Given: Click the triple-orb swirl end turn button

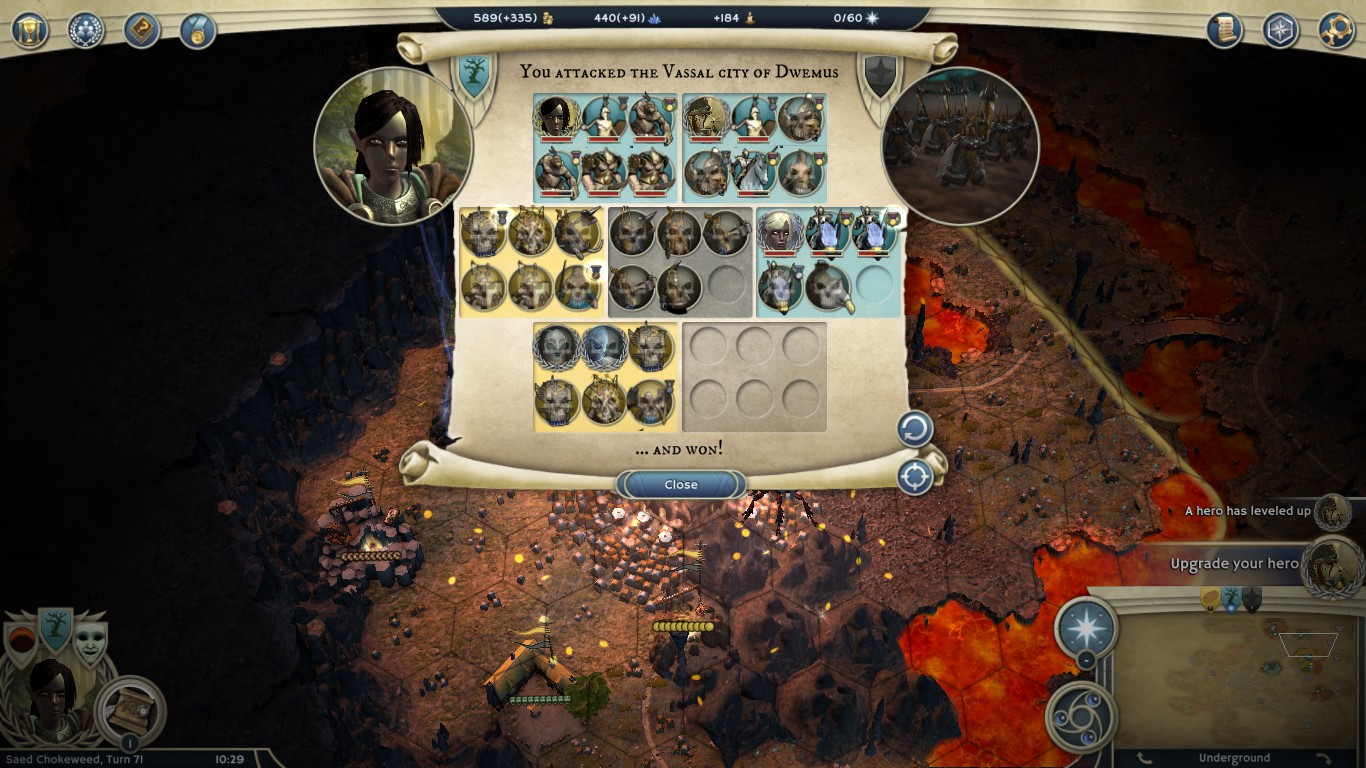Looking at the screenshot, I should pyautogui.click(x=1081, y=716).
